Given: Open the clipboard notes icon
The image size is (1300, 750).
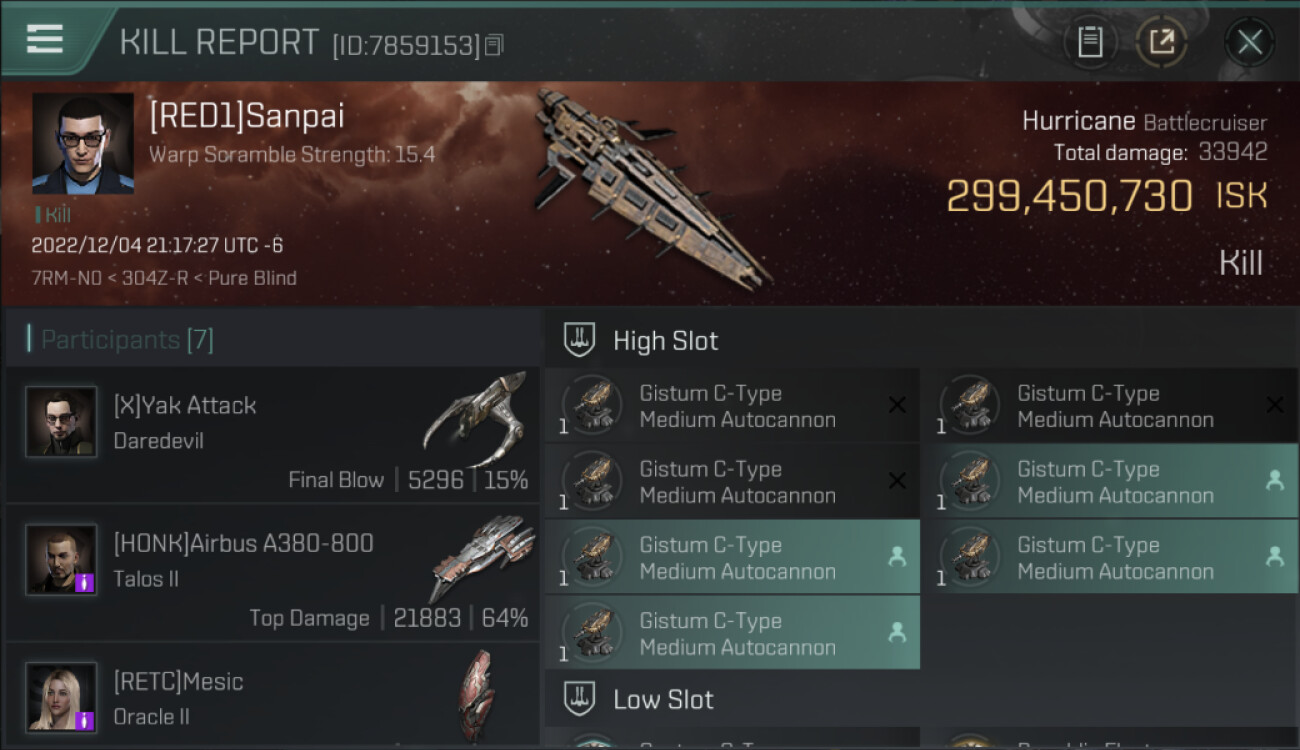Looking at the screenshot, I should coord(1090,42).
